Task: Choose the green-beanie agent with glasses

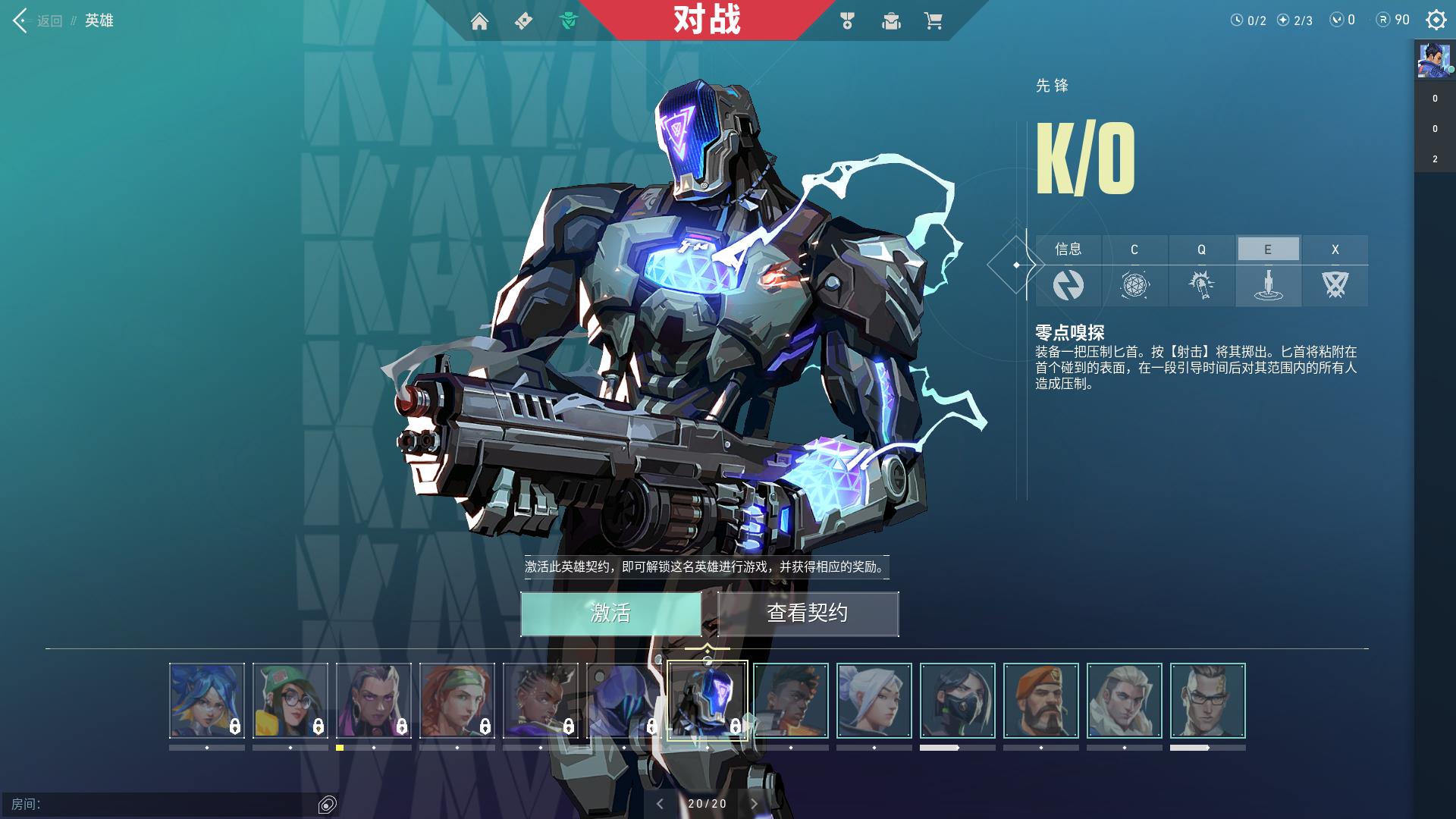Action: (x=290, y=701)
